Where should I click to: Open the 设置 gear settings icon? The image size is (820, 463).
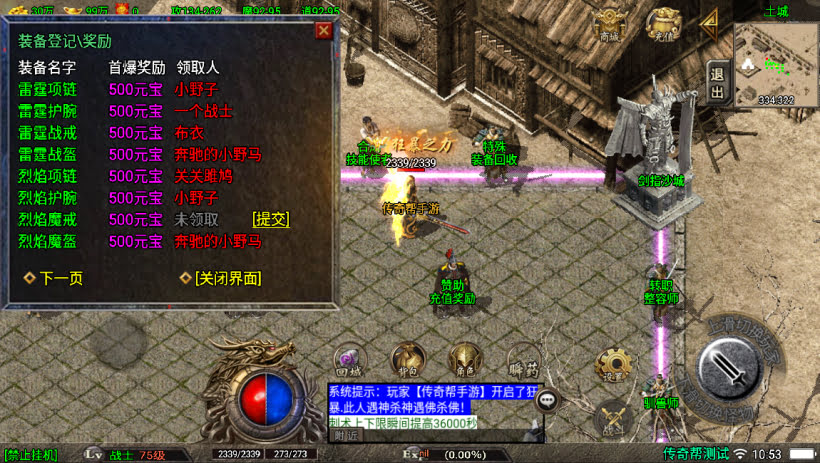click(x=612, y=365)
